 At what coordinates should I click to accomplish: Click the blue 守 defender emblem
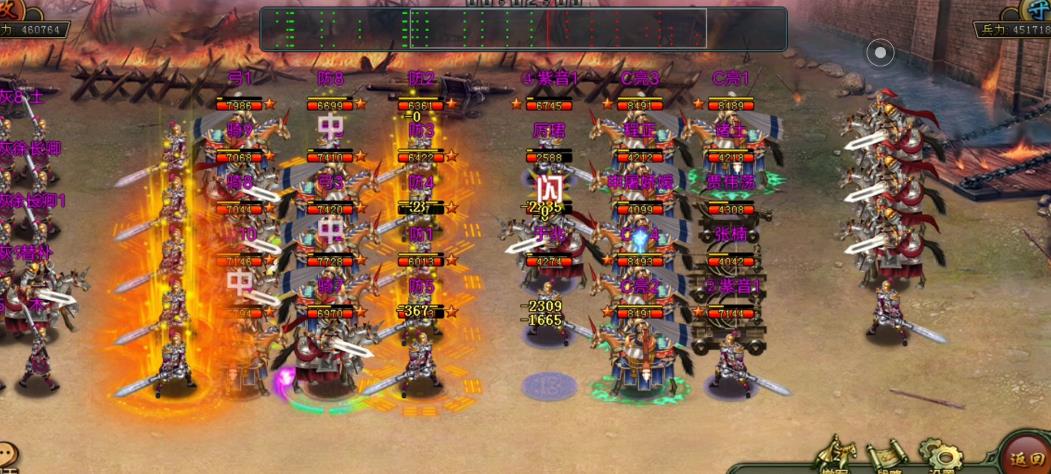click(1037, 10)
